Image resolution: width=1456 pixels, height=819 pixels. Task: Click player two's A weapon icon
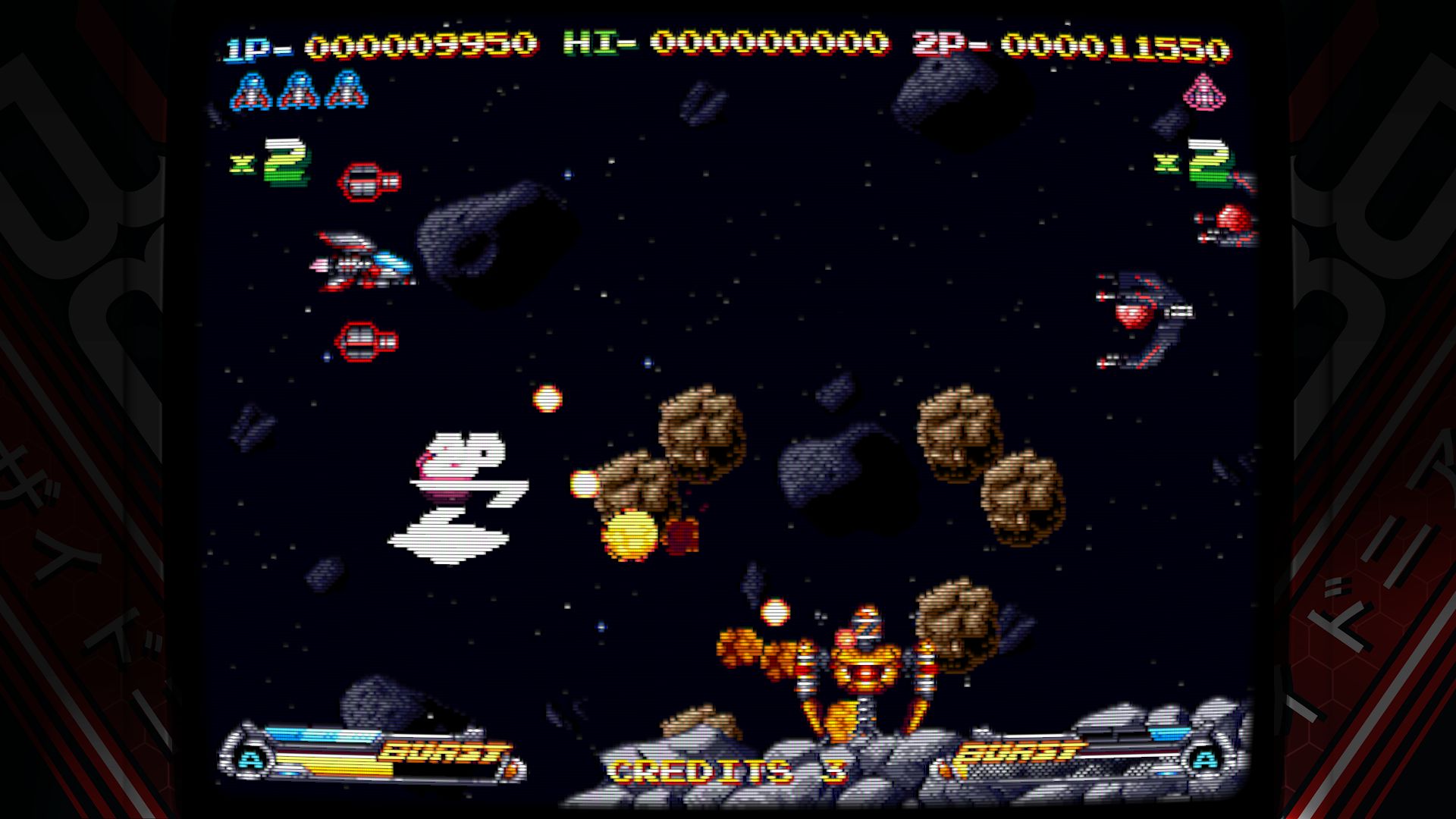[x=1204, y=758]
